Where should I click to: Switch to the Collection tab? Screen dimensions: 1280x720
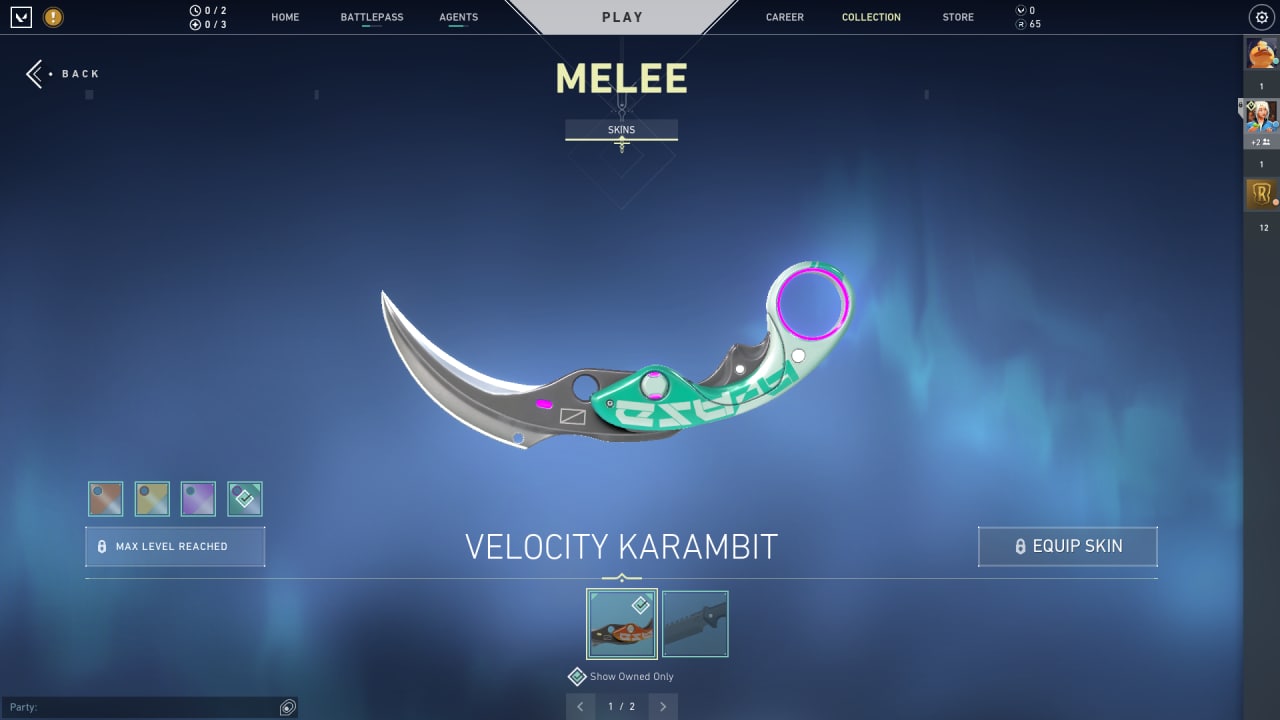tap(871, 17)
